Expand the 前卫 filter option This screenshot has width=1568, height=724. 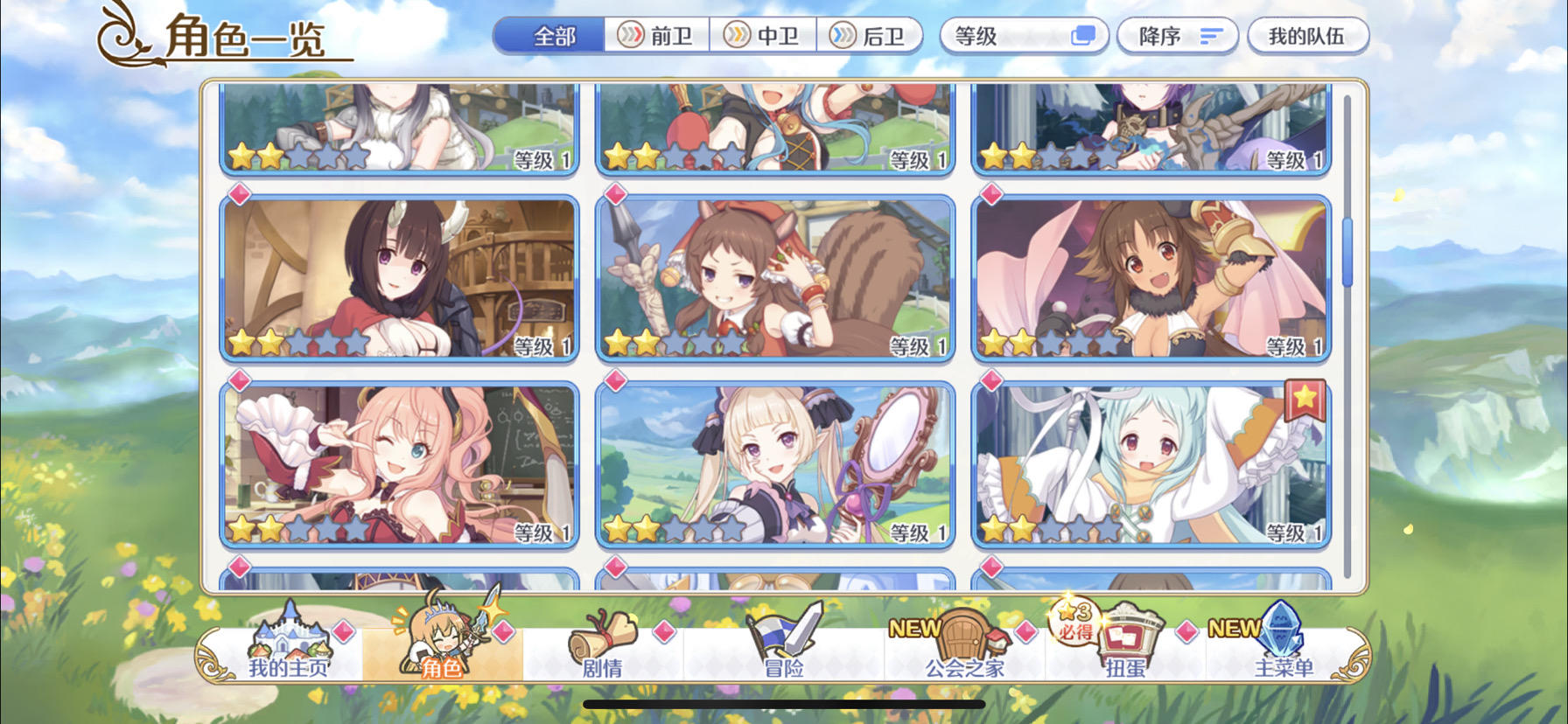pyautogui.click(x=658, y=36)
